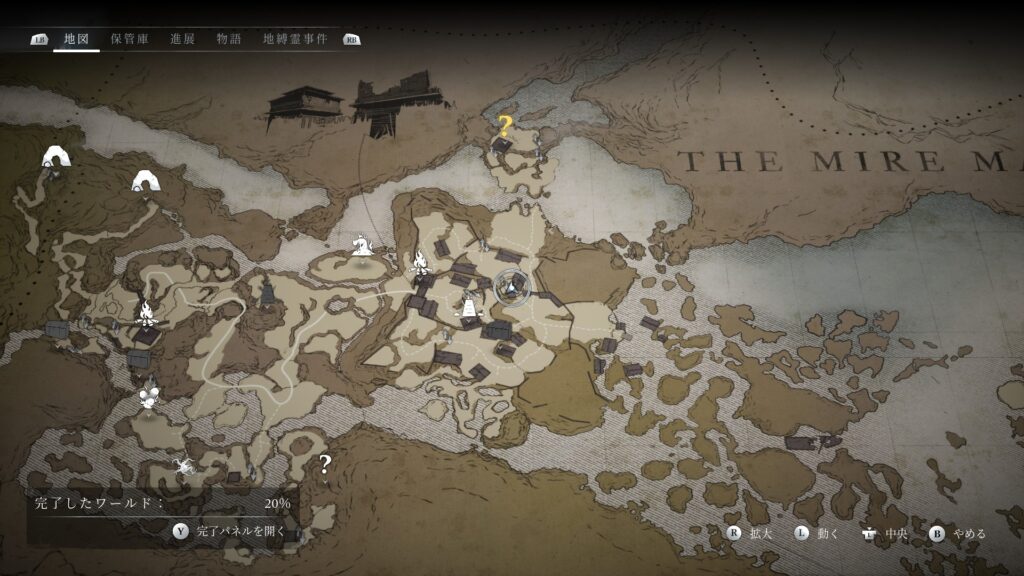The image size is (1024, 576).
Task: Open the 進展 tab
Action: click(182, 39)
